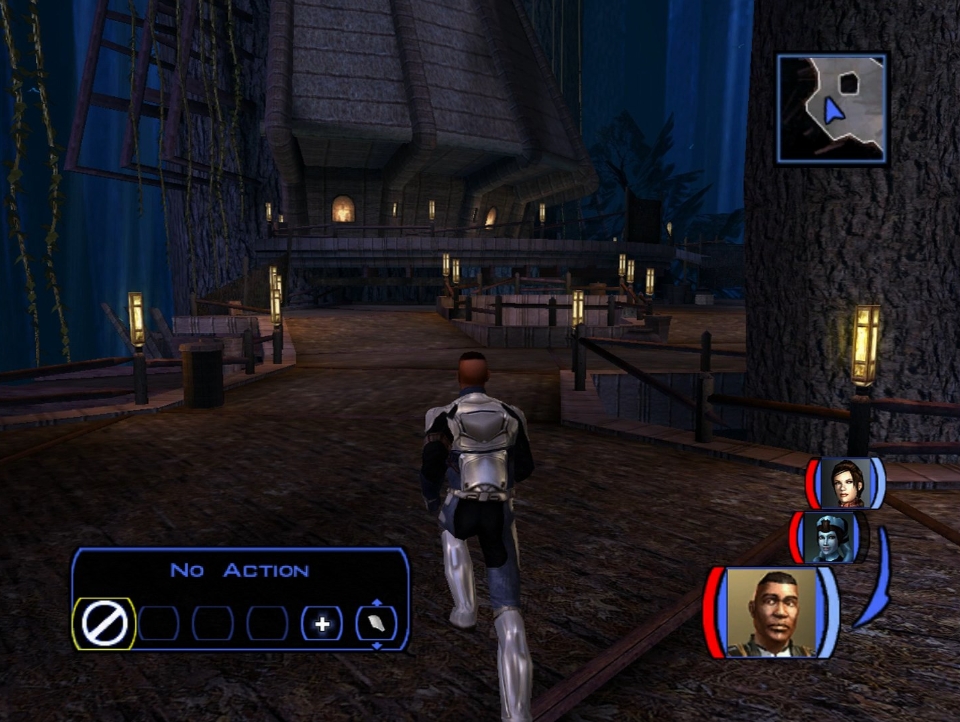Open the minimap in the corner

coord(832,109)
